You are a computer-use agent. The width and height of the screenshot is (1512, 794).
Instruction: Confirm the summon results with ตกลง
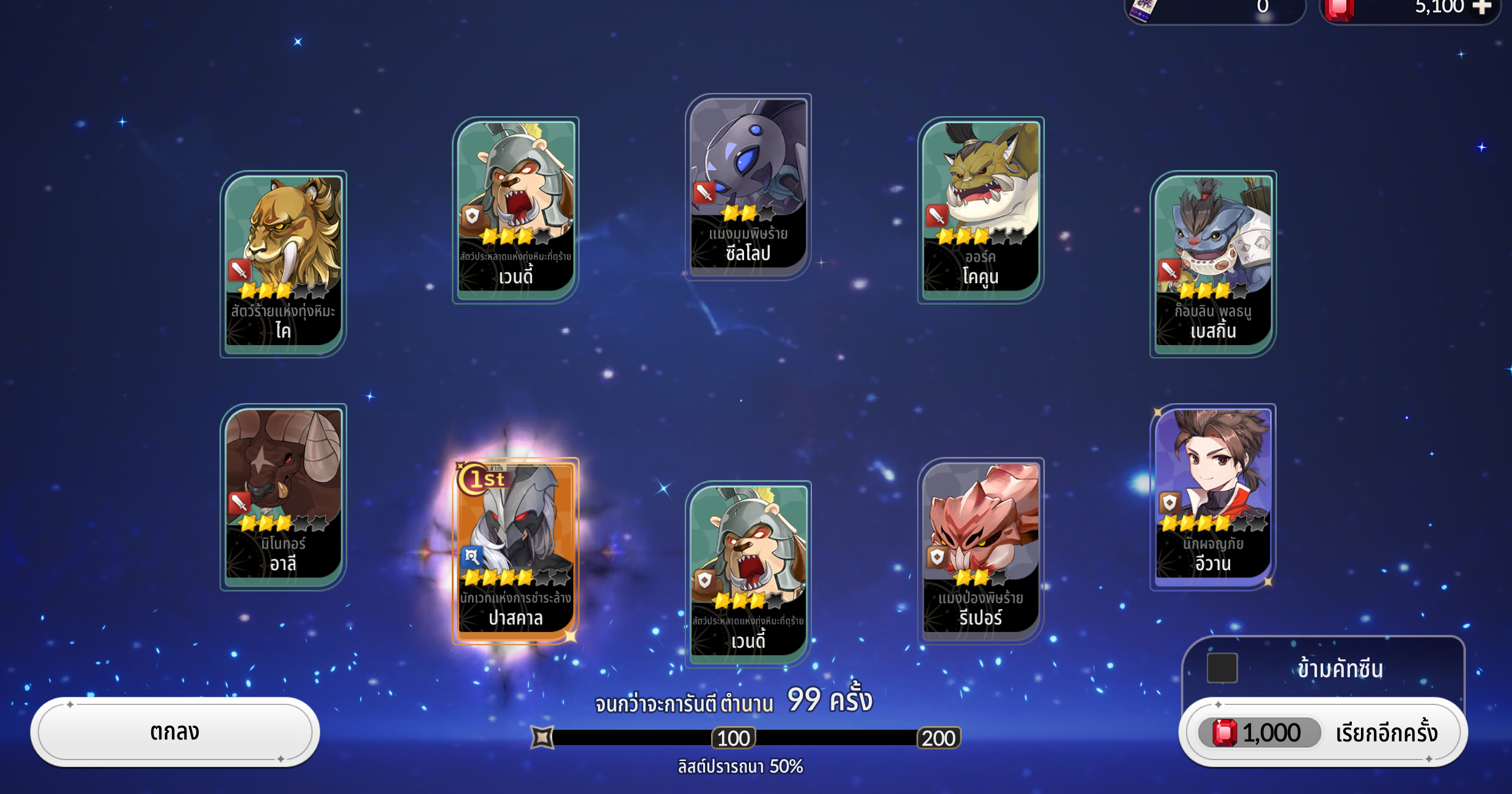click(175, 732)
